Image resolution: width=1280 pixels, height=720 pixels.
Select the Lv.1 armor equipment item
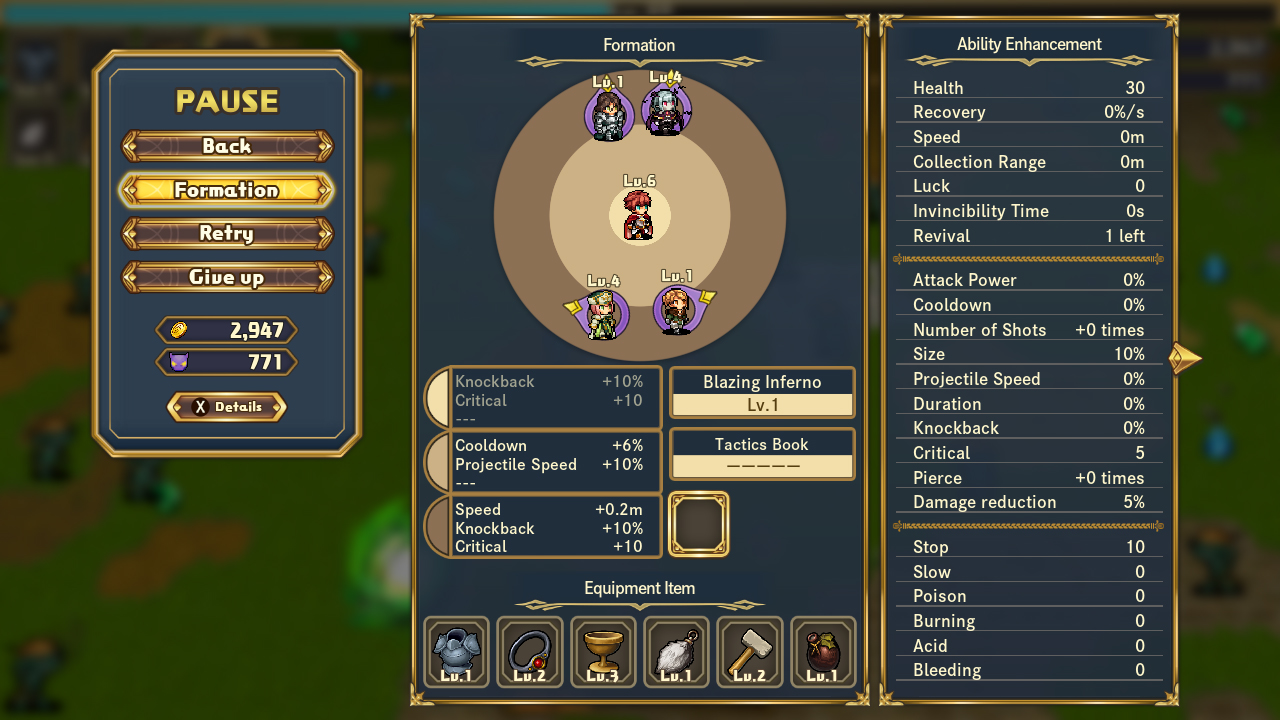click(x=457, y=652)
